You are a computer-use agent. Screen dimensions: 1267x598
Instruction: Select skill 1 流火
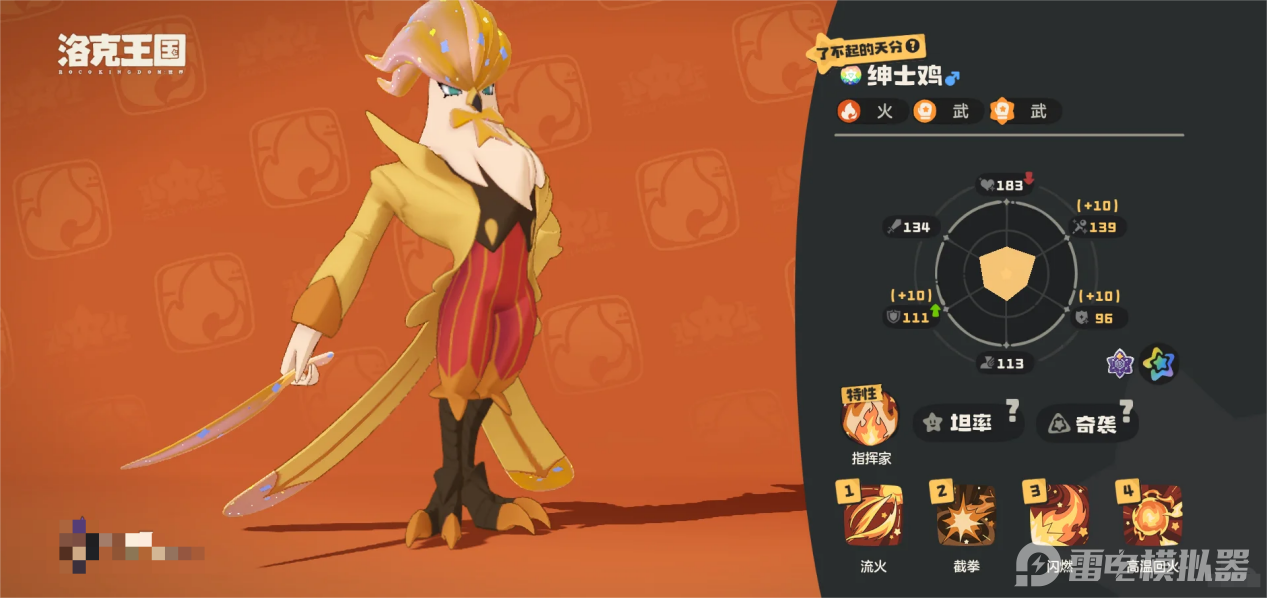point(873,517)
